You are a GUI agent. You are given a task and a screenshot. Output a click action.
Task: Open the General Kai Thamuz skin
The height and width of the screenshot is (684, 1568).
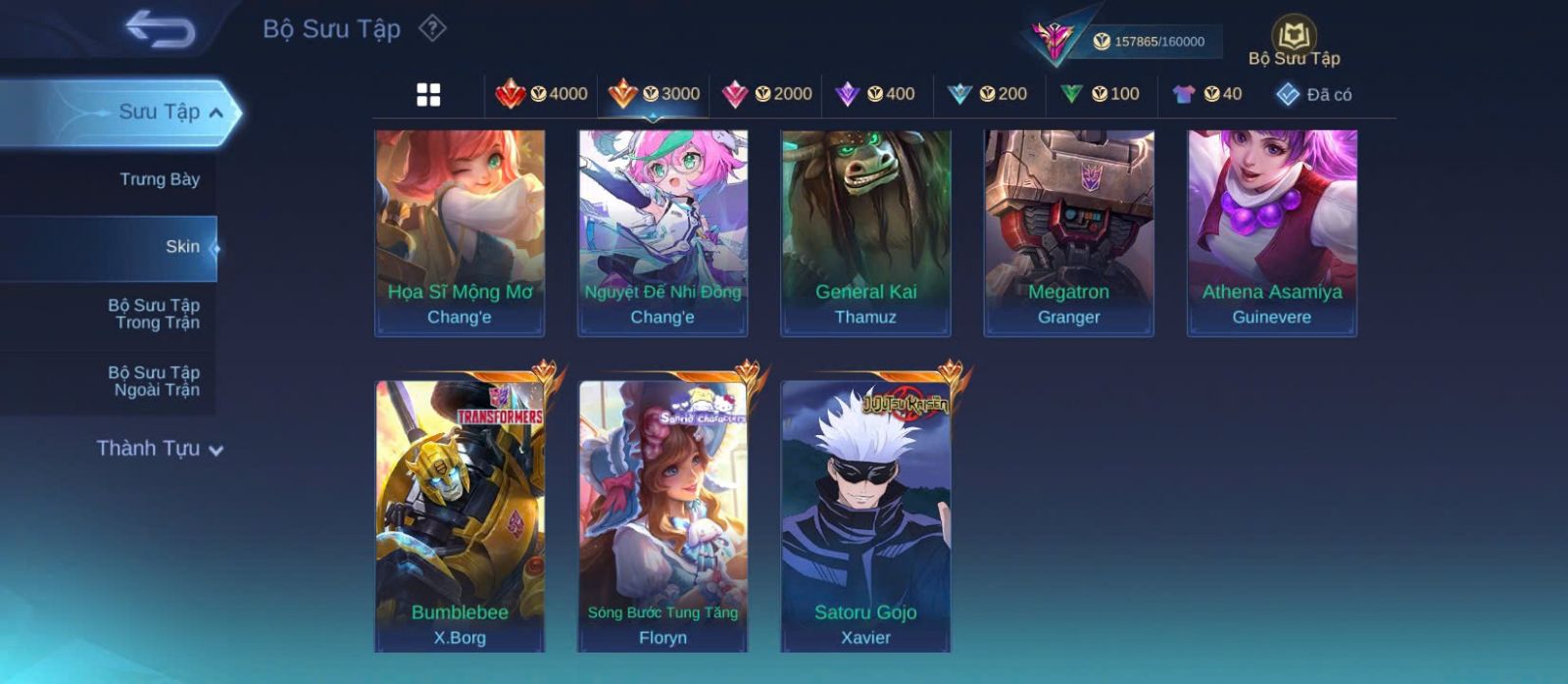coord(865,233)
